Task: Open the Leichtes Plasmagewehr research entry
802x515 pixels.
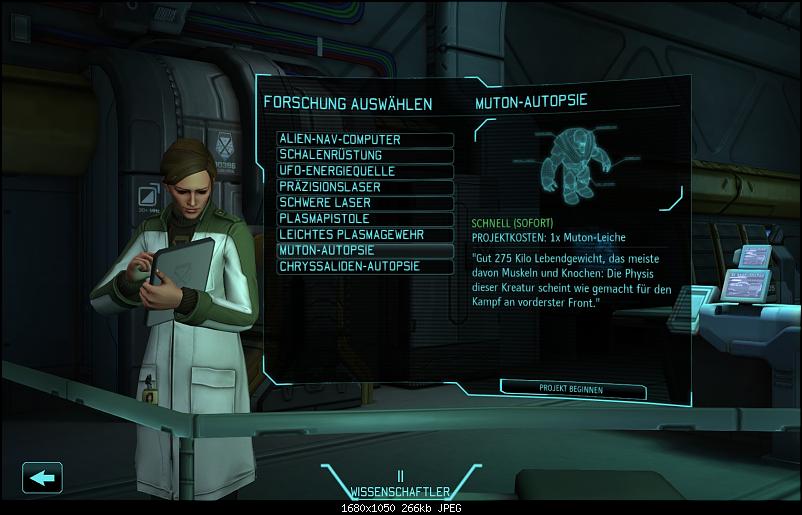Action: pyautogui.click(x=366, y=234)
